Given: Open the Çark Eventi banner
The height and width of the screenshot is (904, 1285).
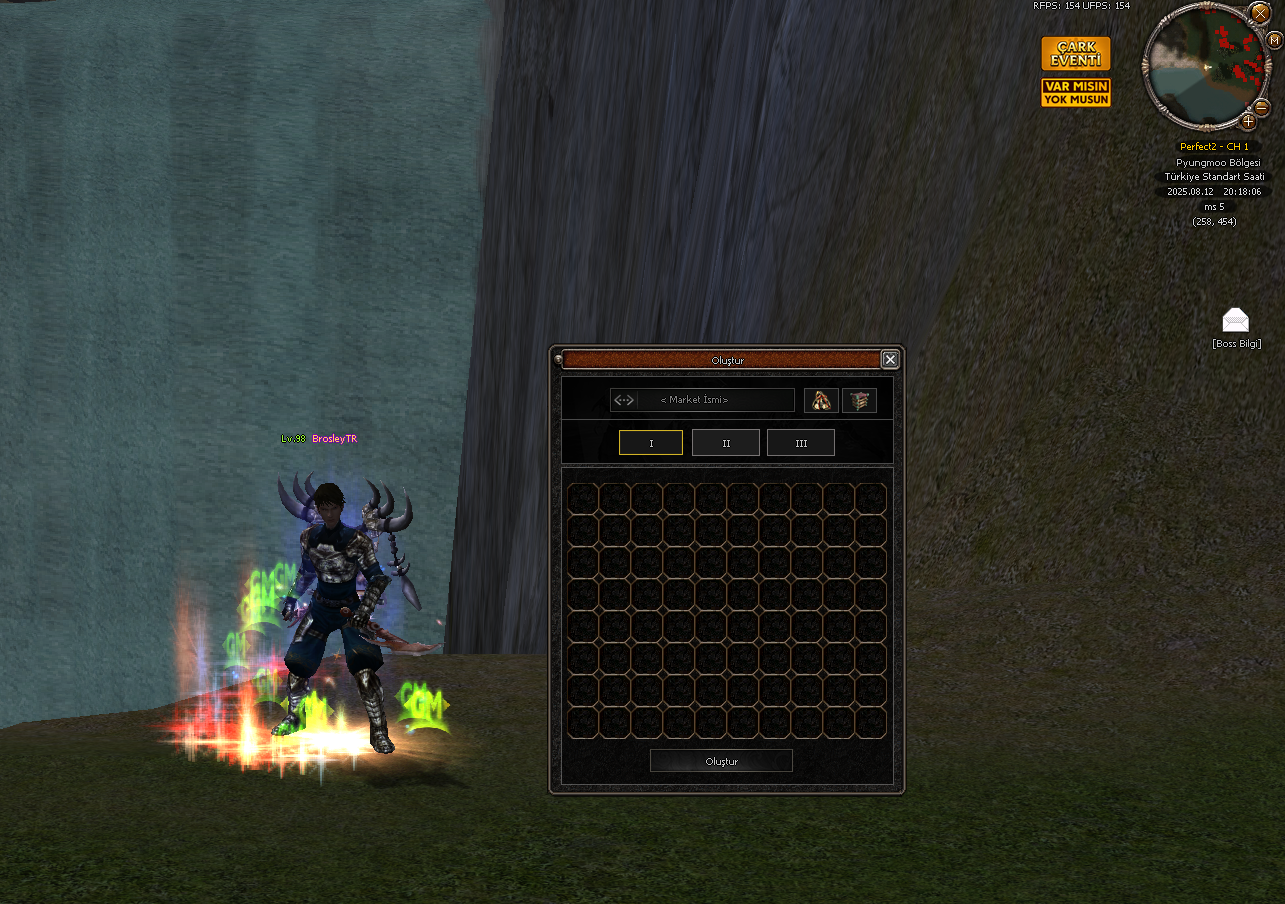Looking at the screenshot, I should point(1076,54).
